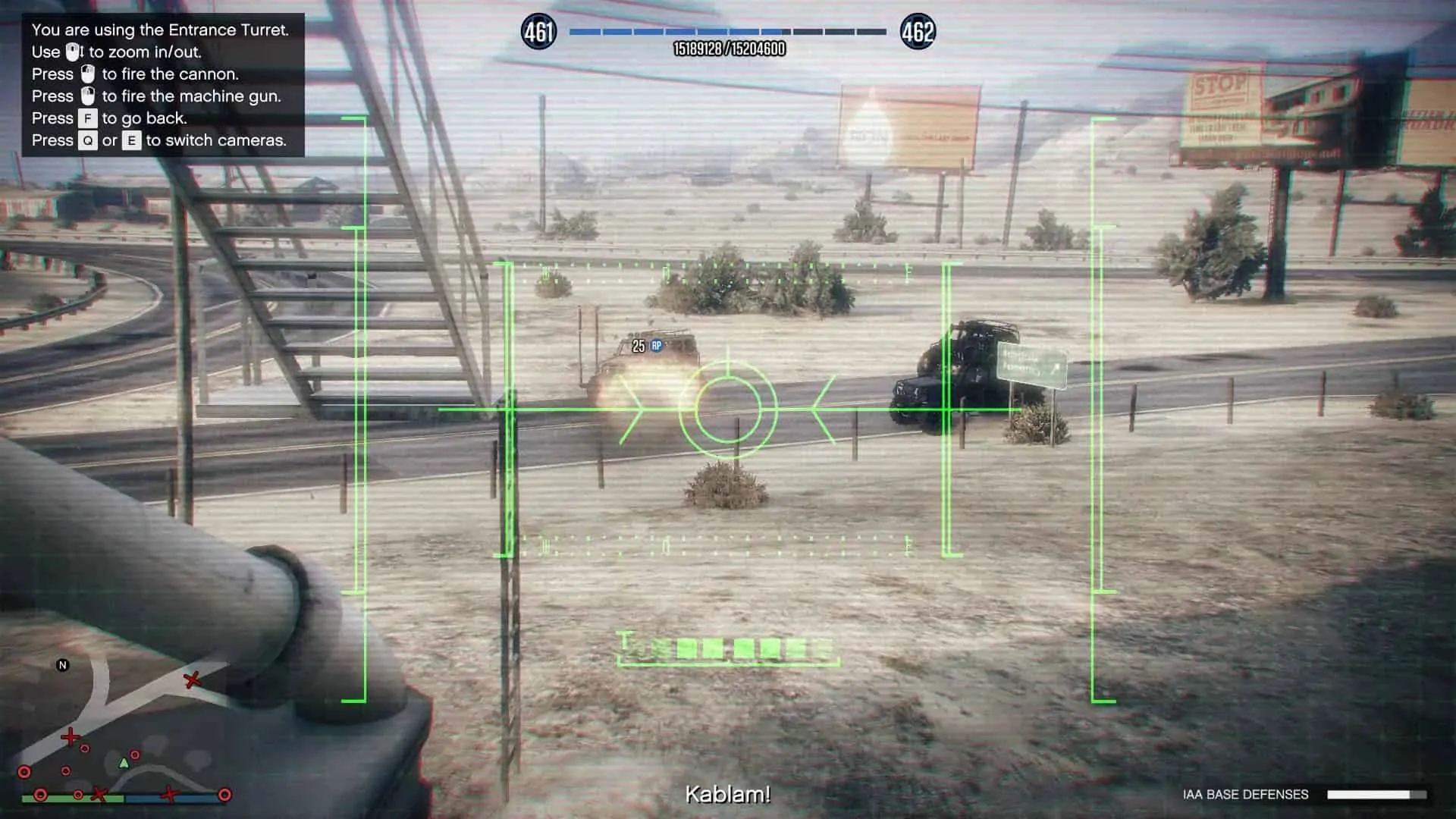This screenshot has width=1456, height=819.
Task: Click the mouse wheel zoom icon
Action: [x=71, y=52]
